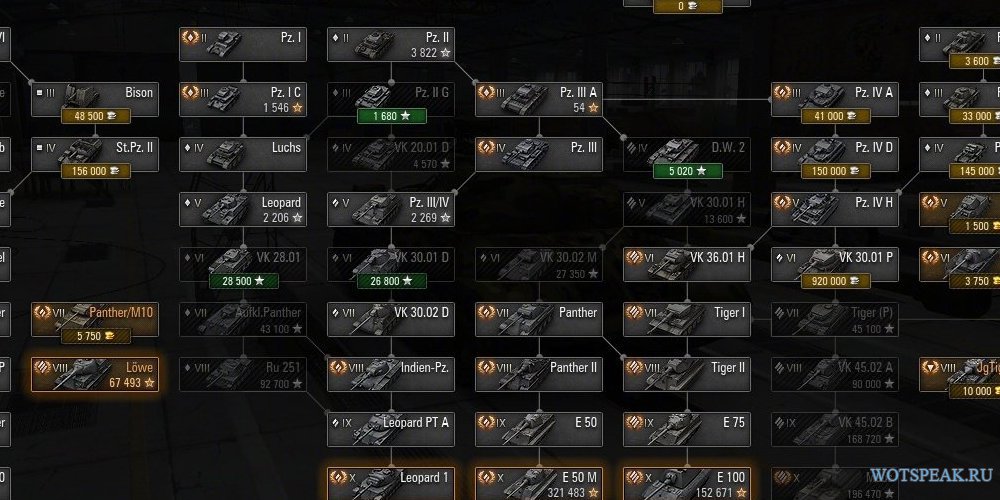The width and height of the screenshot is (1000, 500).
Task: Research the D.W. 2 for 5 020 XP
Action: (x=687, y=171)
